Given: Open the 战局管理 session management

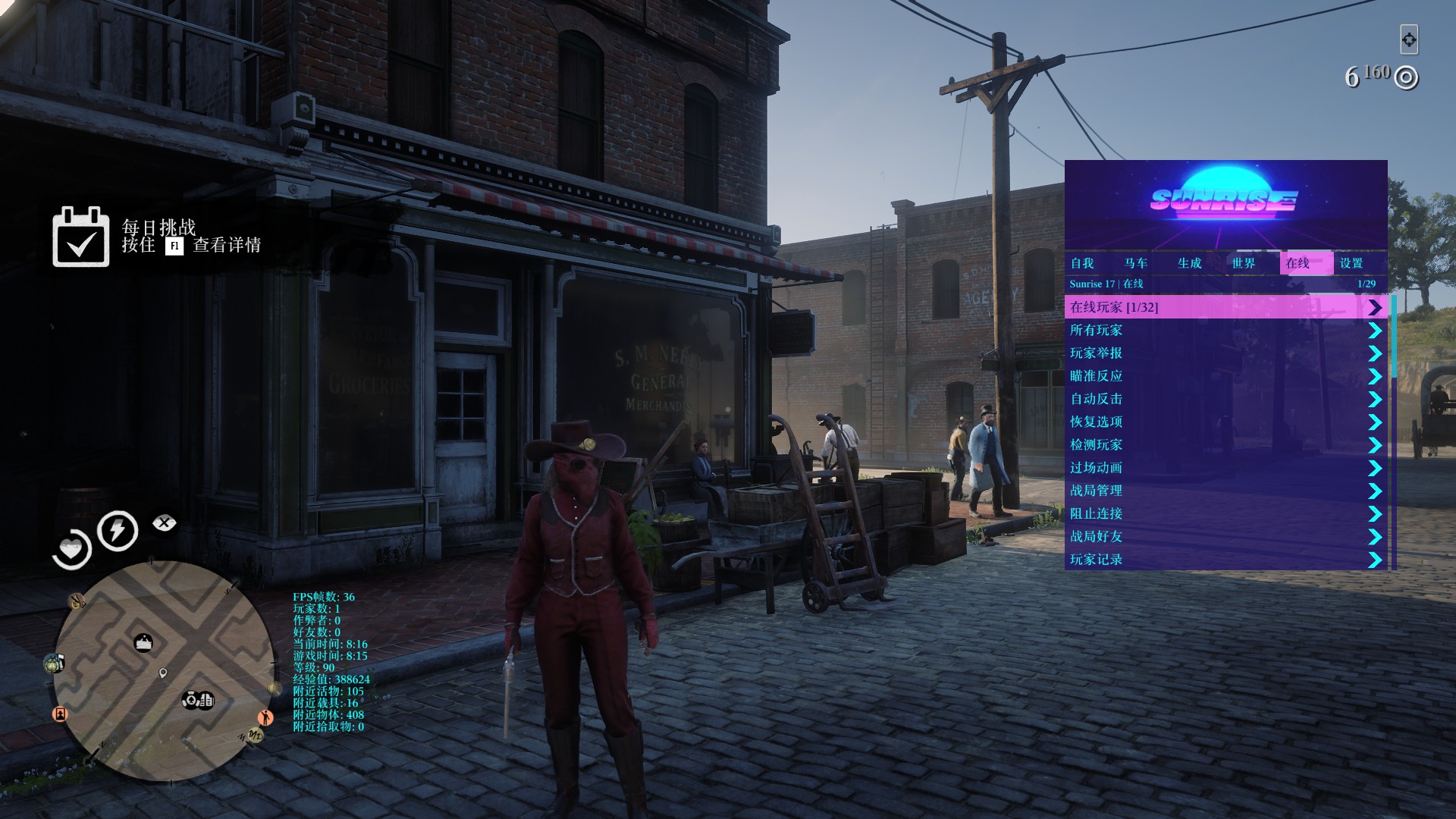Looking at the screenshot, I should [x=1096, y=491].
